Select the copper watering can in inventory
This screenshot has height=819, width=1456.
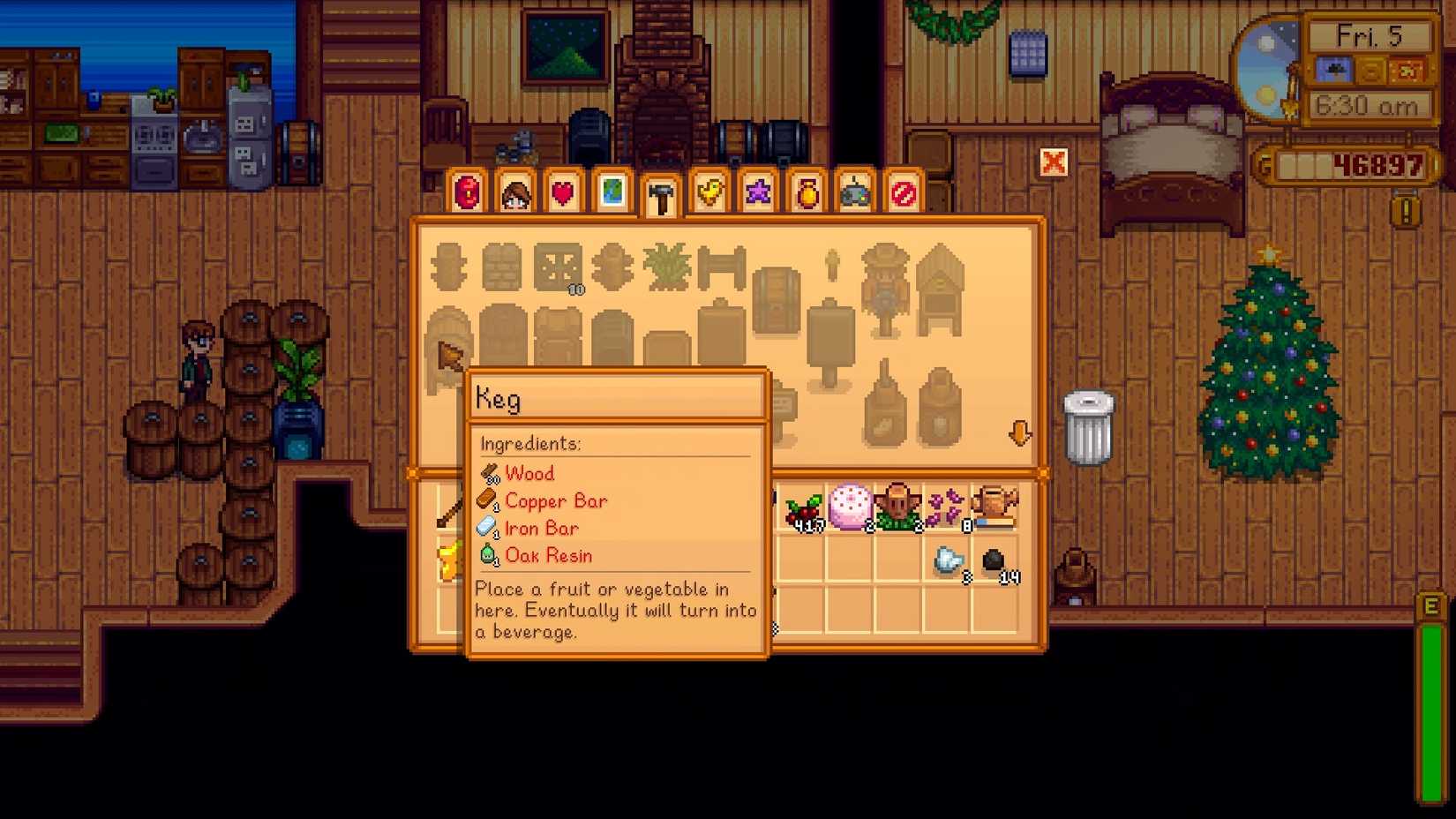point(995,505)
